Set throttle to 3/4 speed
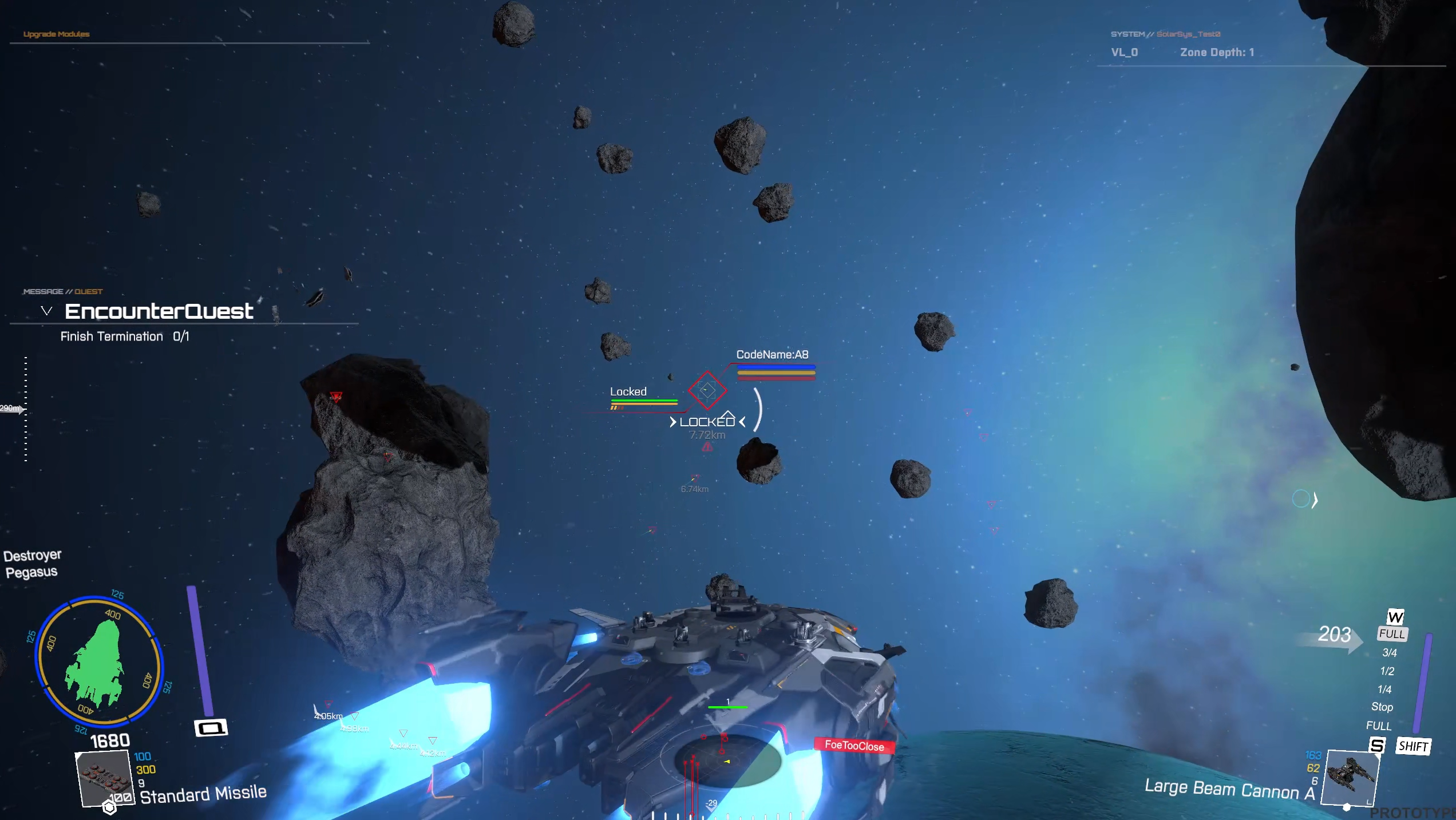Viewport: 1456px width, 820px height. click(1390, 653)
